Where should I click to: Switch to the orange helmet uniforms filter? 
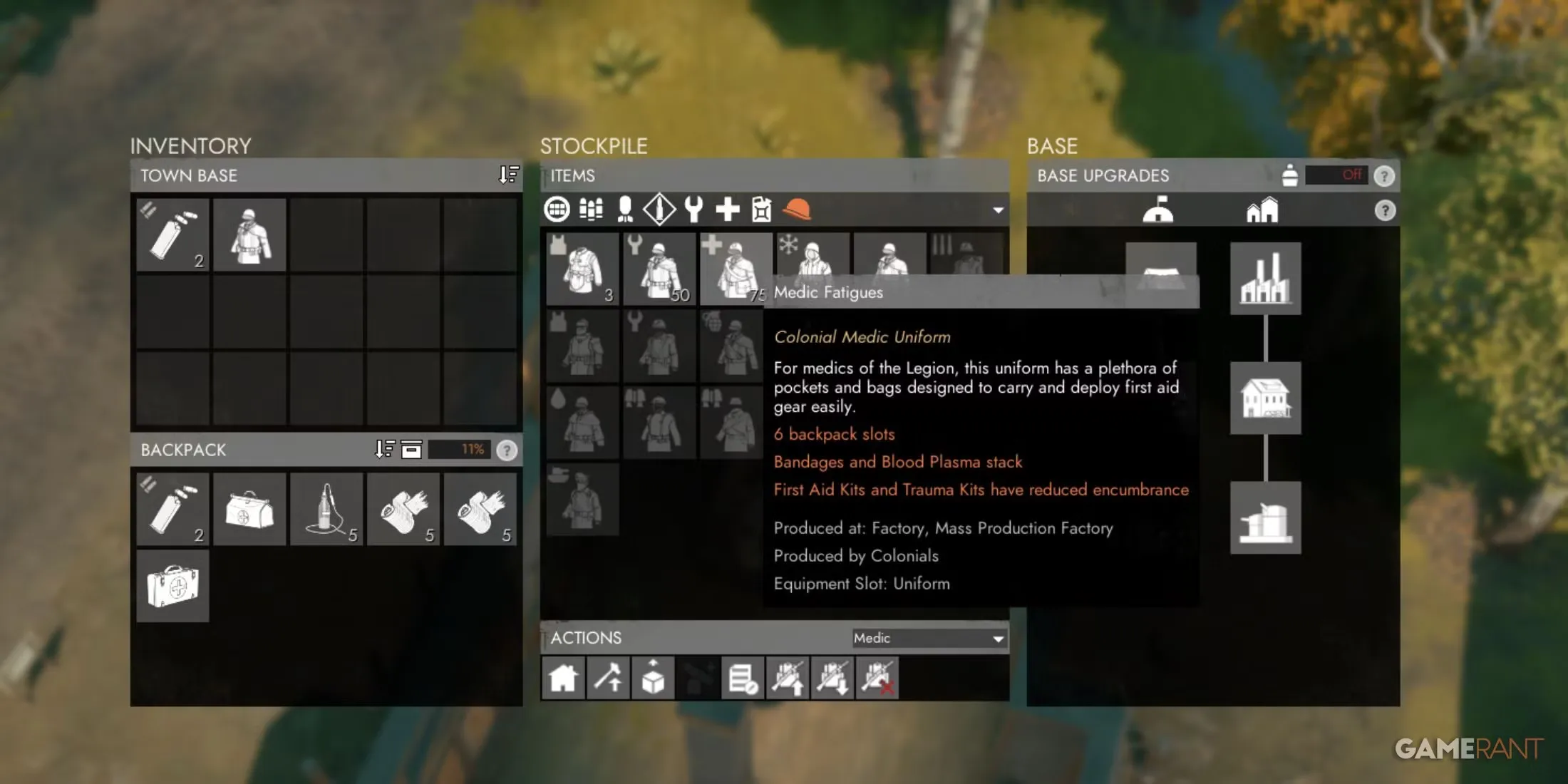point(797,210)
